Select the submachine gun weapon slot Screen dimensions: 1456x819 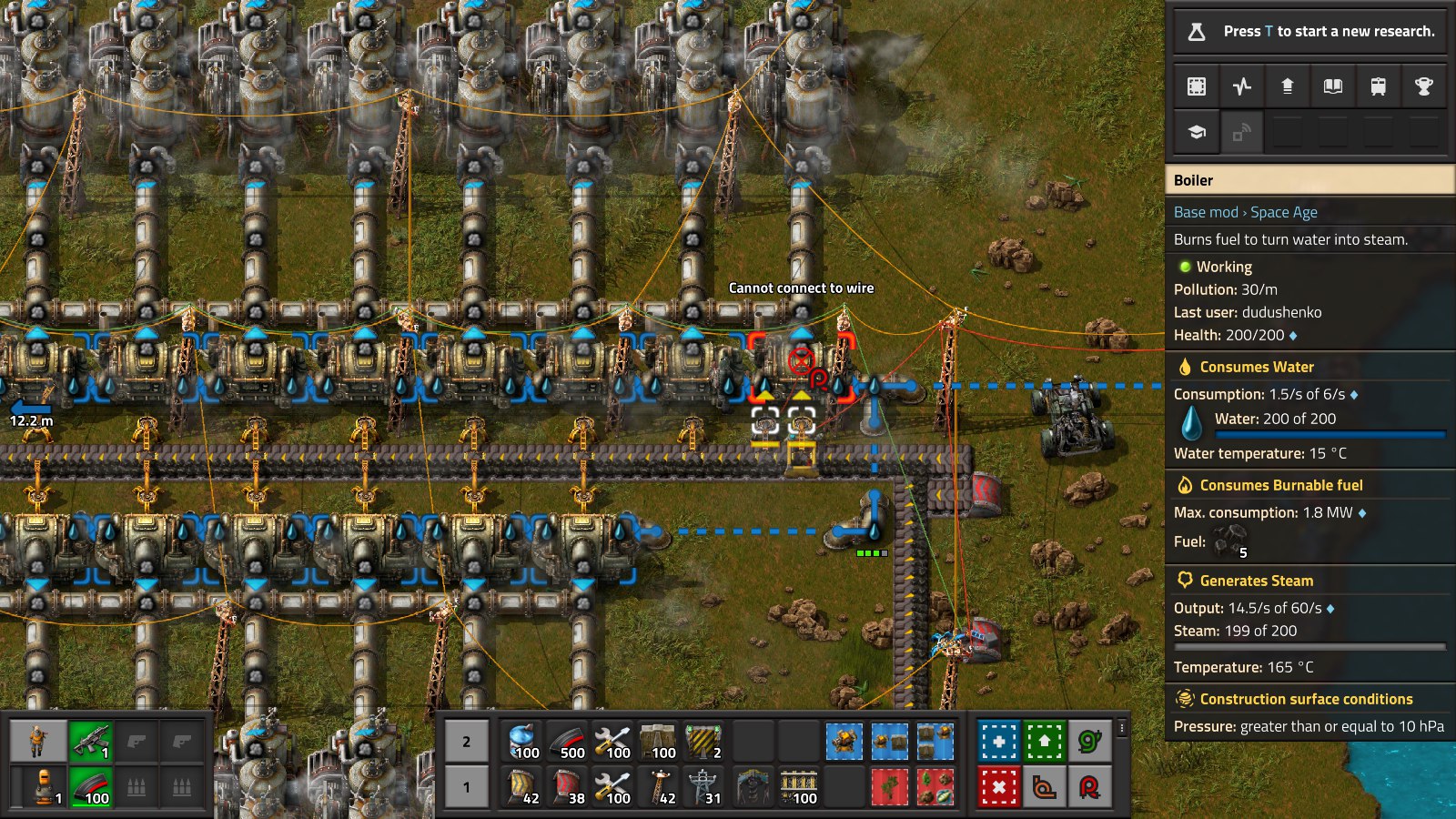point(90,743)
